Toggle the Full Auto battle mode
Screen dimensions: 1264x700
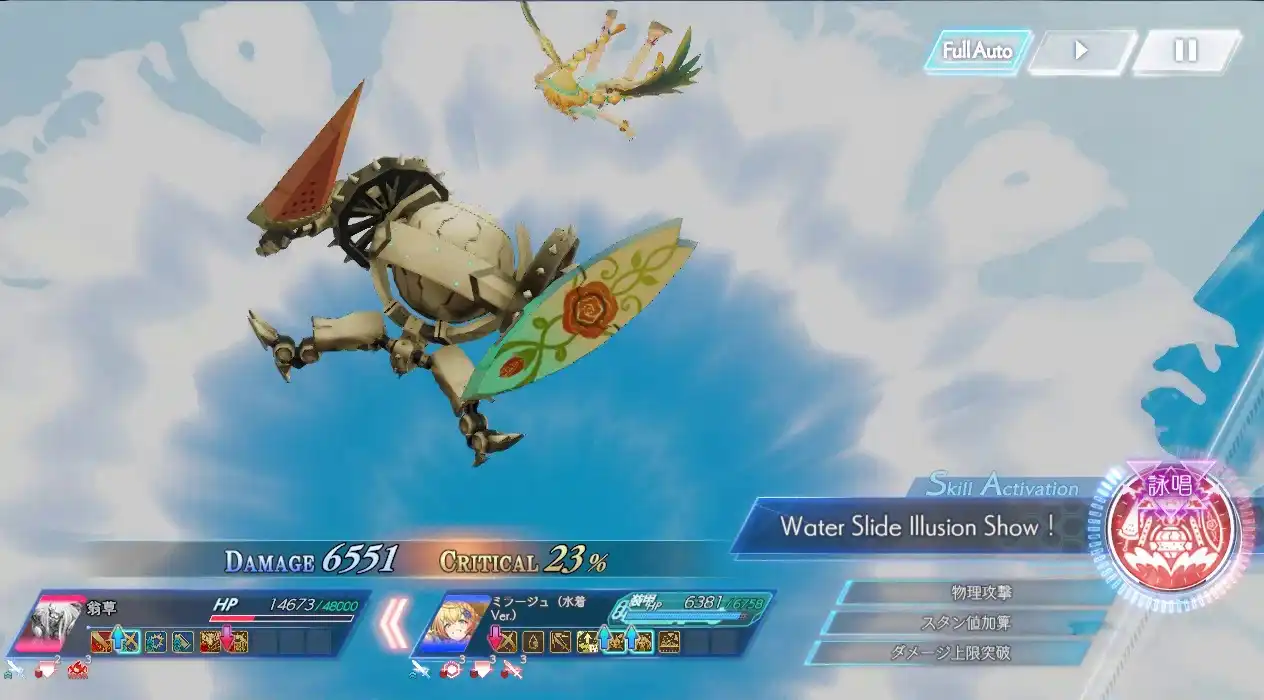[977, 51]
